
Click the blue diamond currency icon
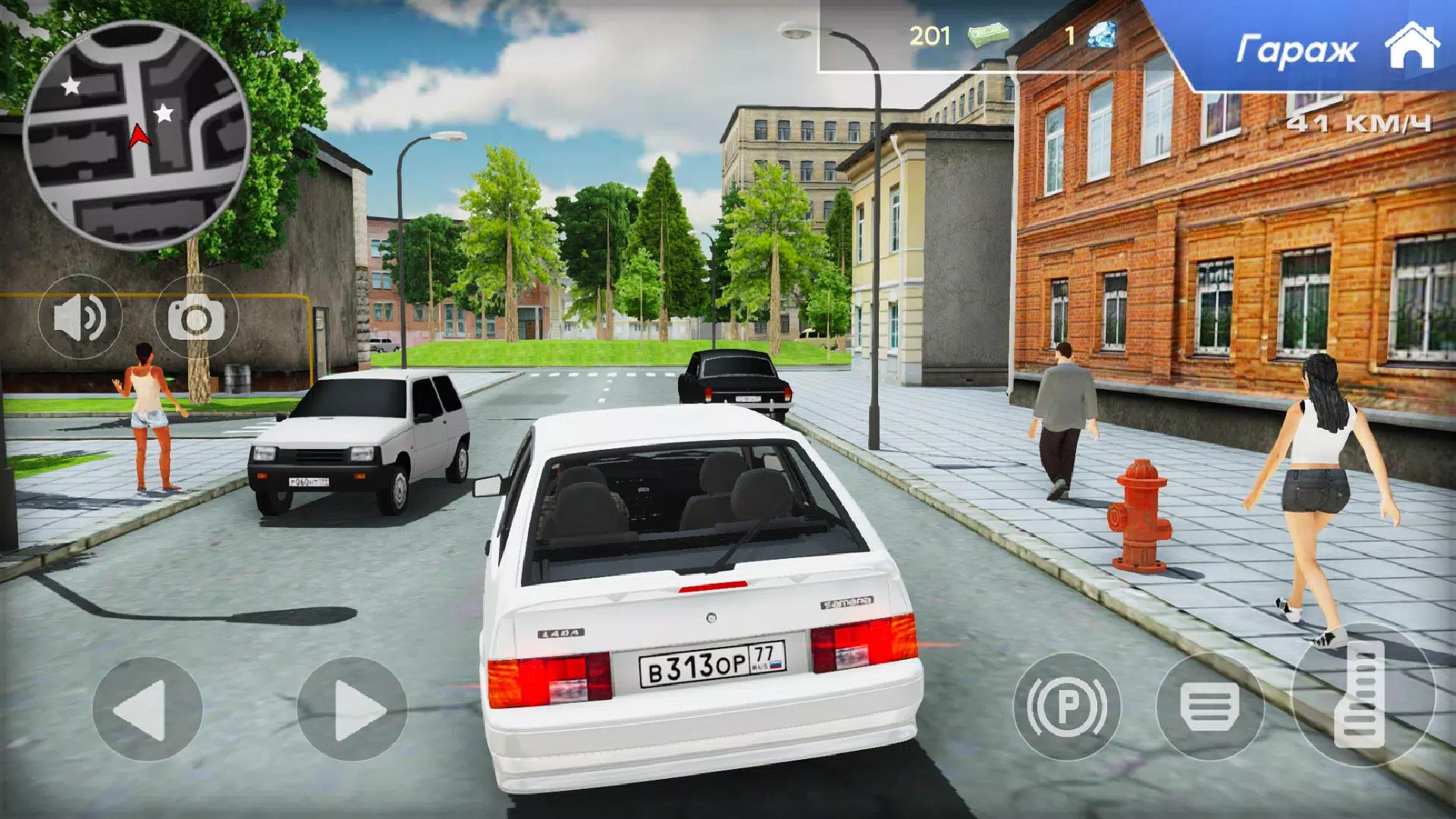[1100, 34]
